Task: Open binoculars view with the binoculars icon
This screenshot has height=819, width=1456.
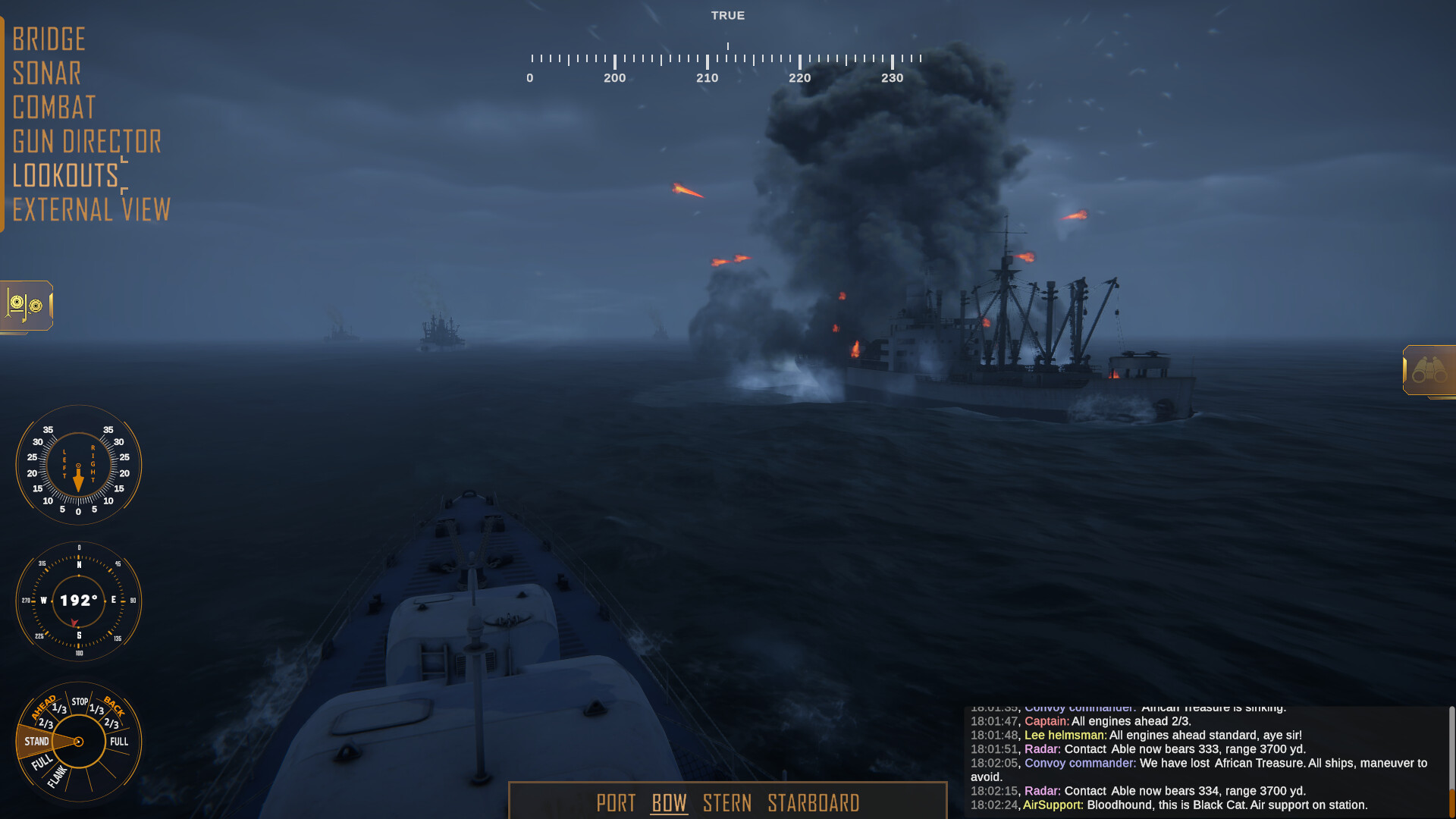Action: pyautogui.click(x=1429, y=370)
